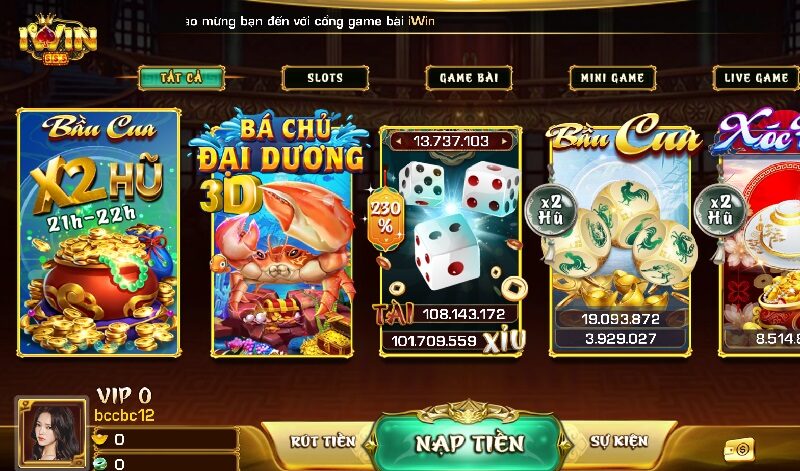Open the Bầu Cua X2 Hũ 21h-22h banner
This screenshot has width=800, height=471.
point(99,232)
